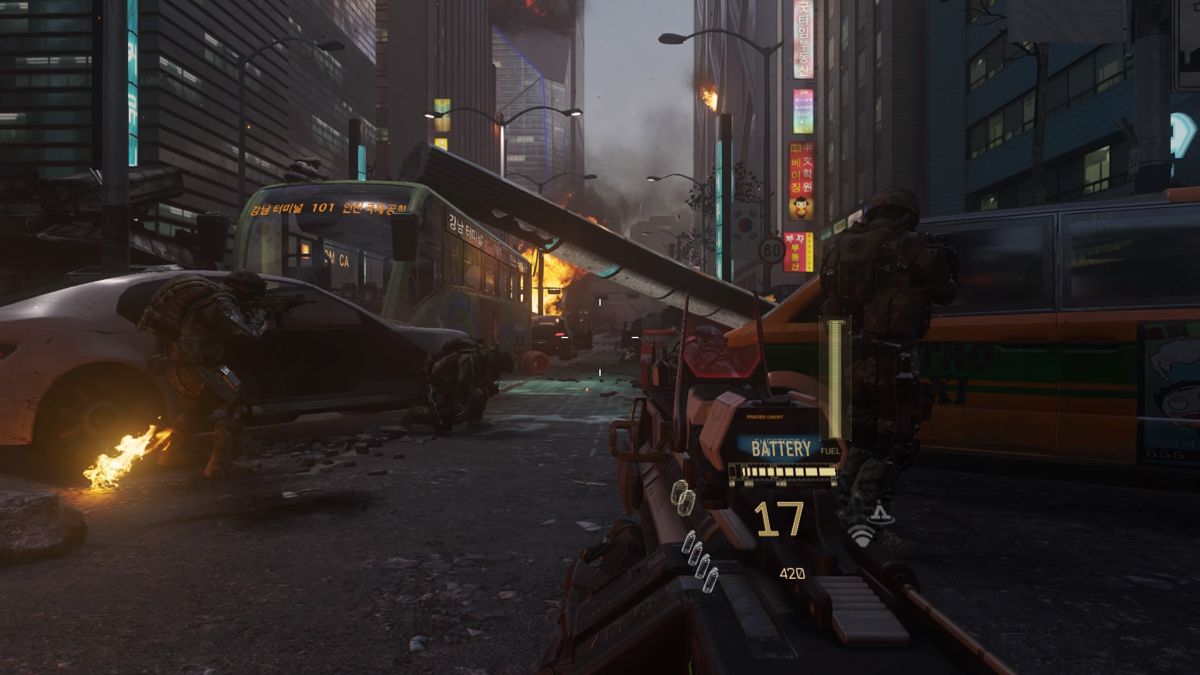This screenshot has height=675, width=1200.
Task: Activate the figure-on-ring exo ability icon
Action: tap(881, 514)
